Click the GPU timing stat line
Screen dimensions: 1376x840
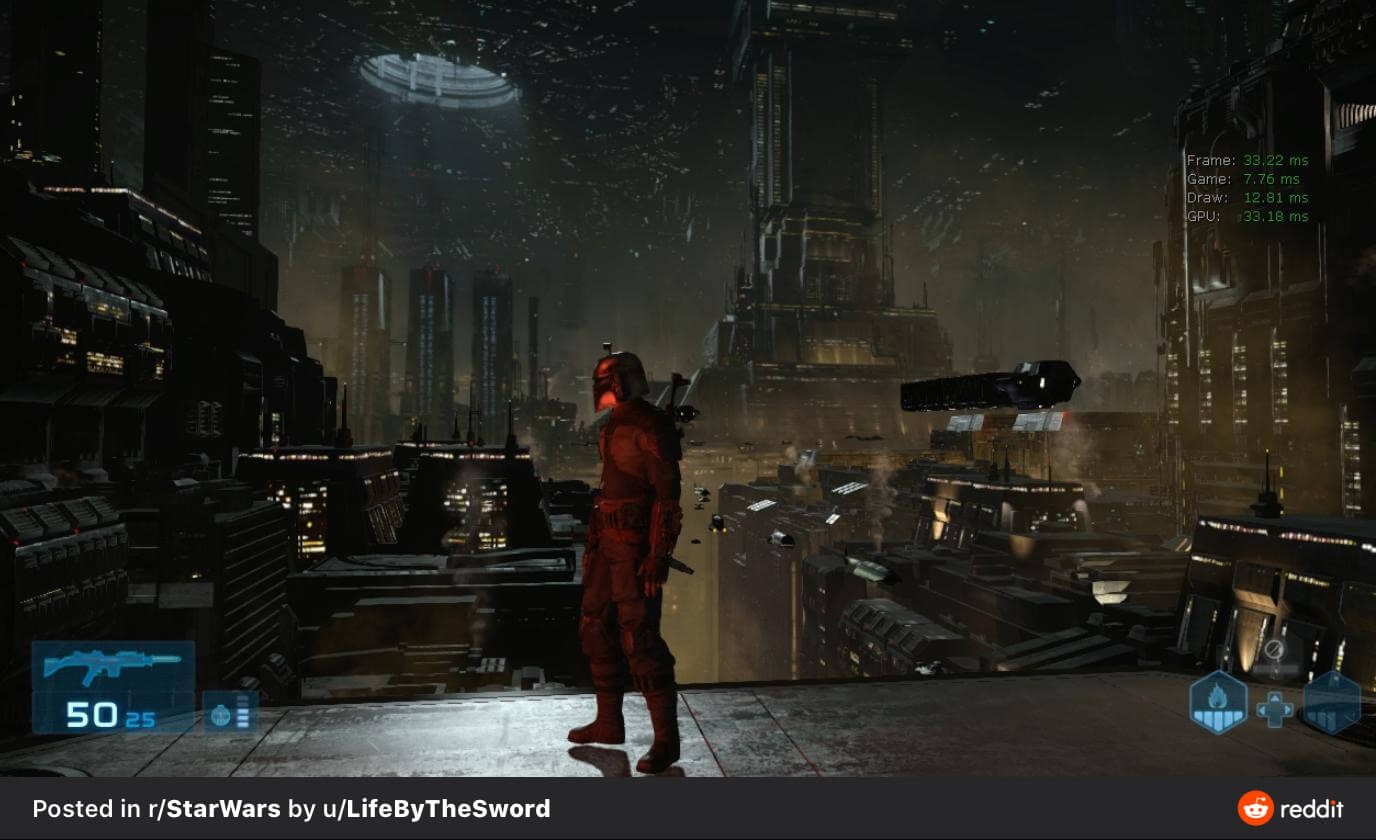[x=1246, y=217]
